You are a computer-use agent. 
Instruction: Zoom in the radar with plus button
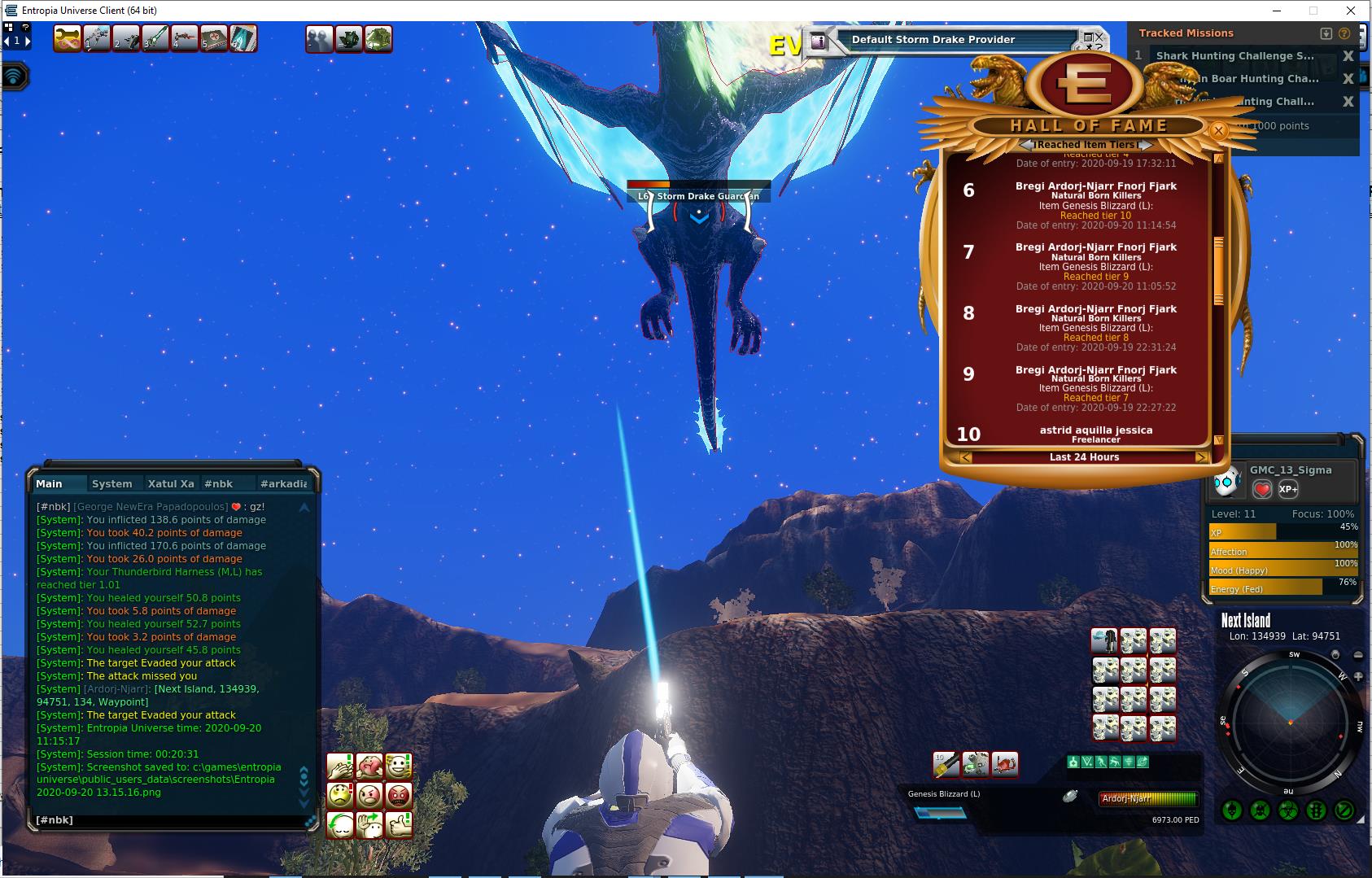[1358, 676]
